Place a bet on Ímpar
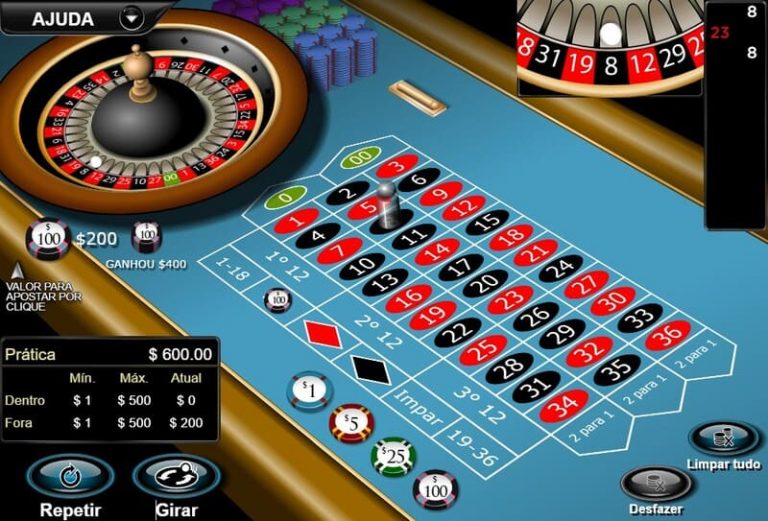This screenshot has height=521, width=768. 416,401
